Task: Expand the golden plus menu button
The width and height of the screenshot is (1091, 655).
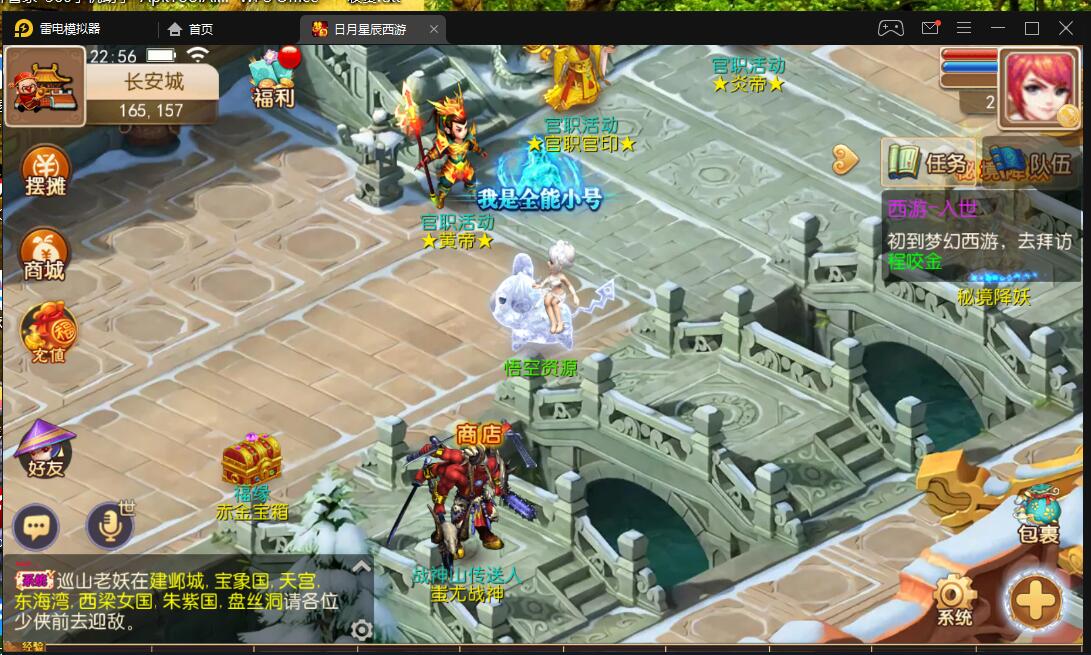Action: click(1036, 600)
